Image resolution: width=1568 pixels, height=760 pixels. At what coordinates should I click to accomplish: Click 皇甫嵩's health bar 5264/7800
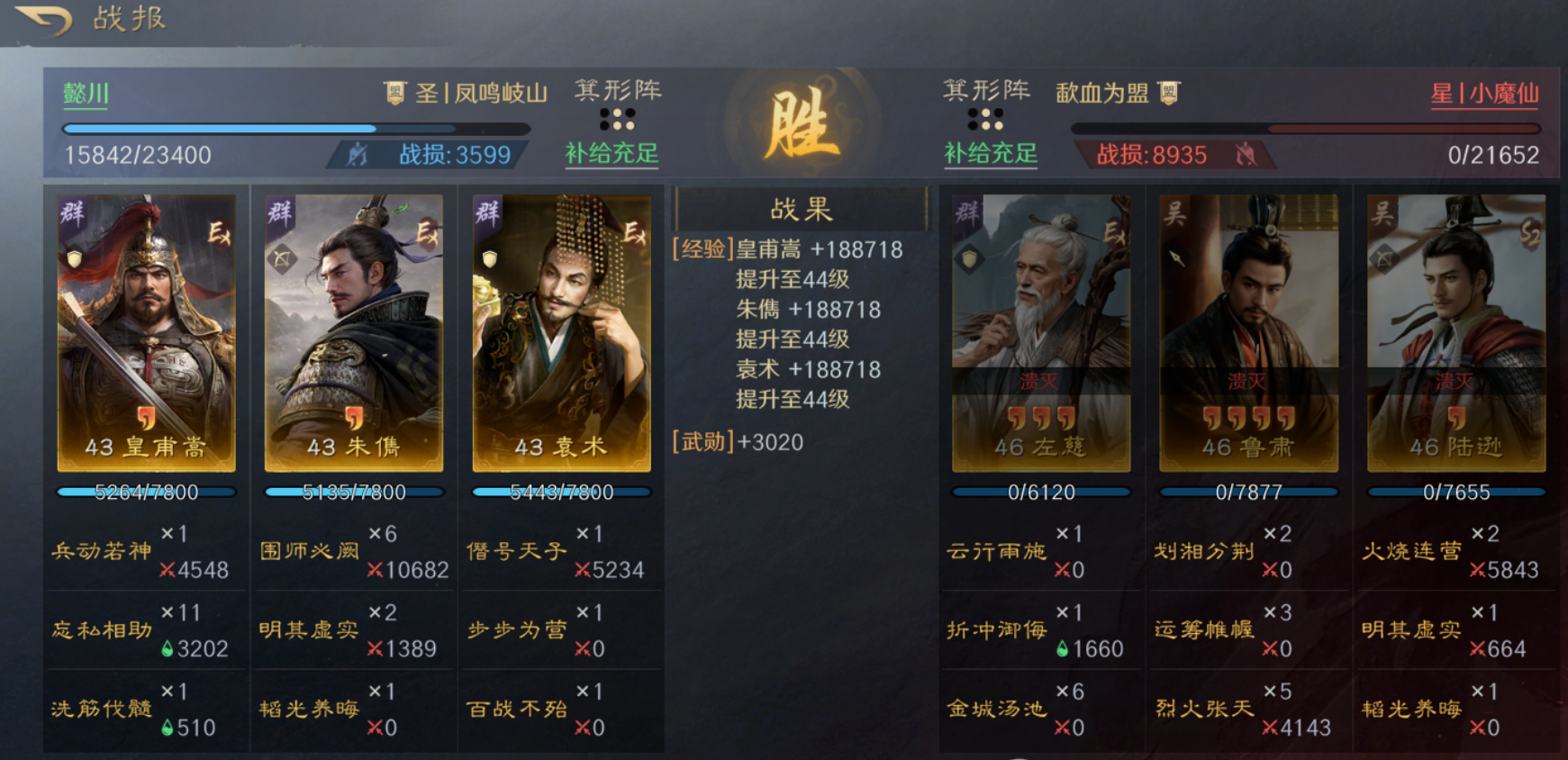[145, 493]
